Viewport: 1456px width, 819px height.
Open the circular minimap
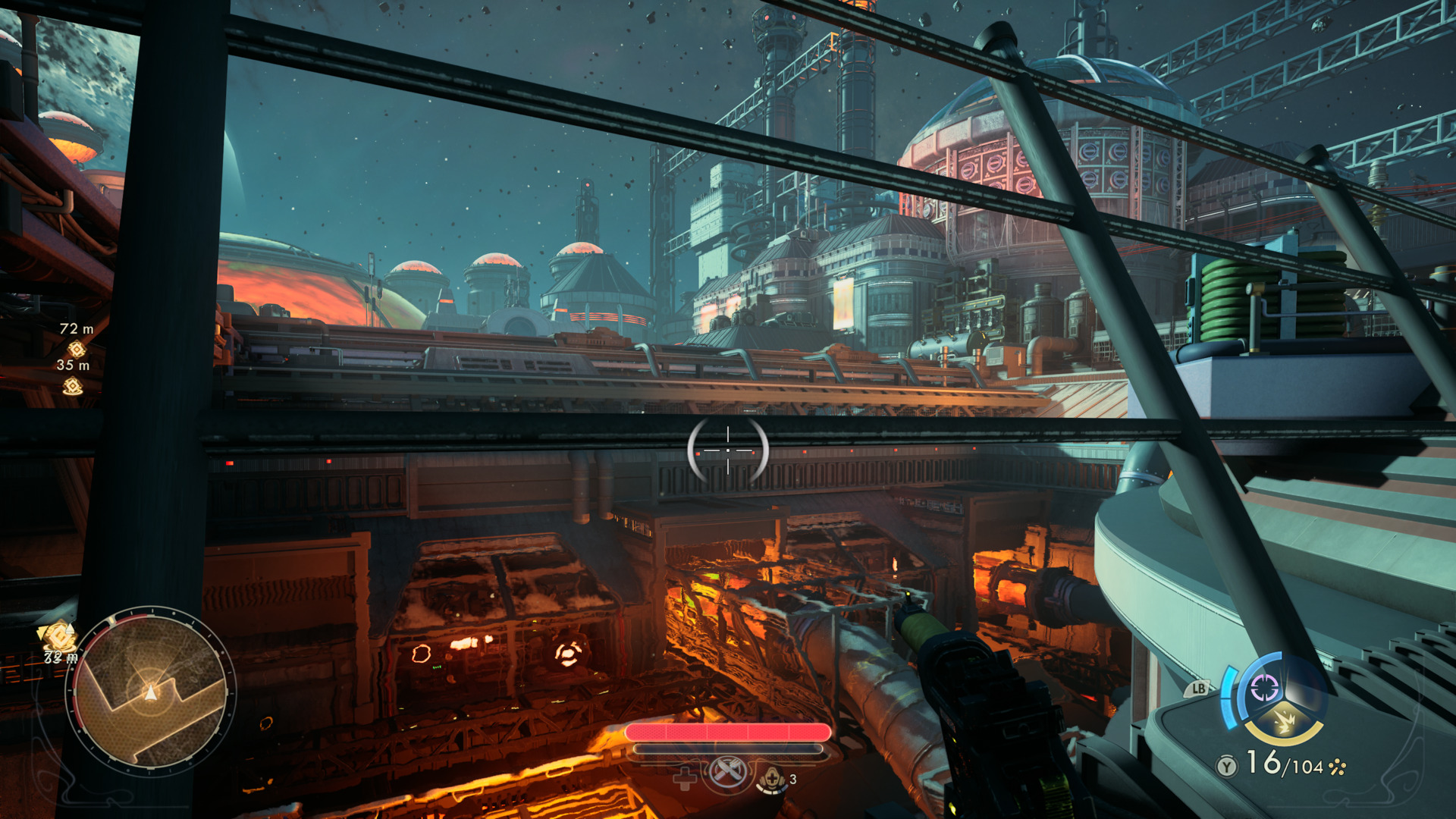point(151,692)
